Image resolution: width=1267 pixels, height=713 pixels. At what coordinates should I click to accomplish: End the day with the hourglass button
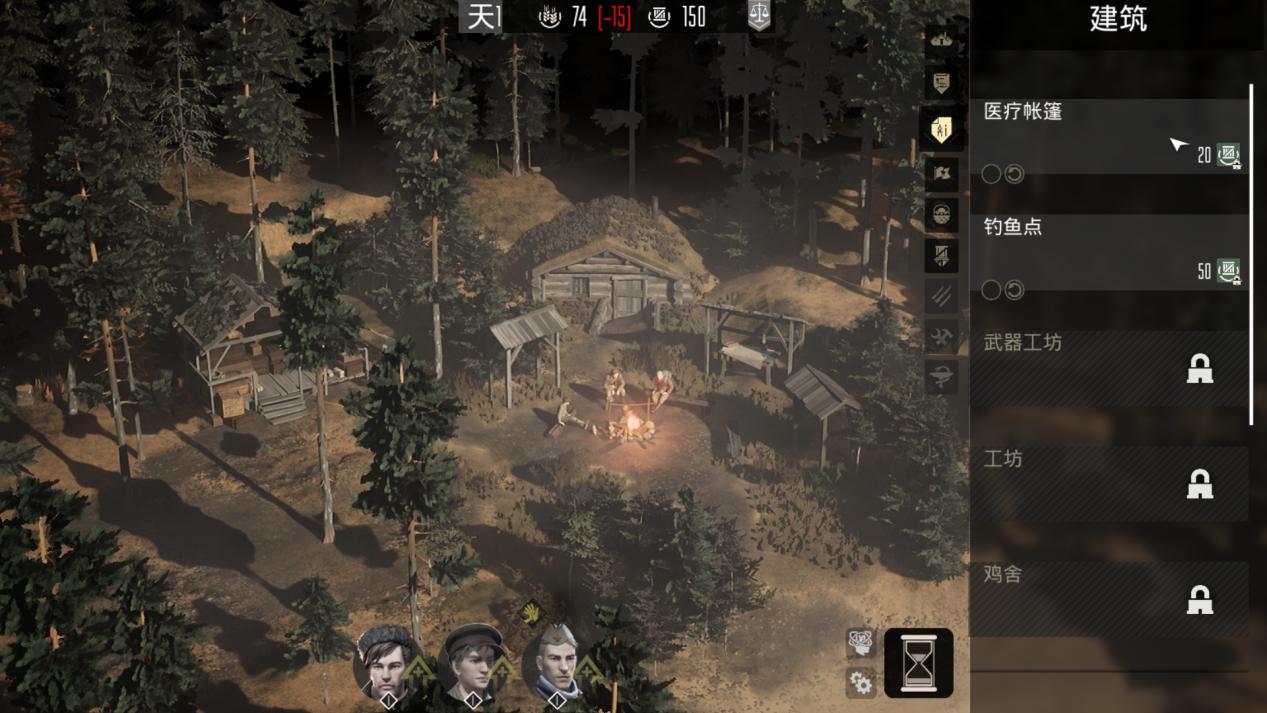coord(918,662)
